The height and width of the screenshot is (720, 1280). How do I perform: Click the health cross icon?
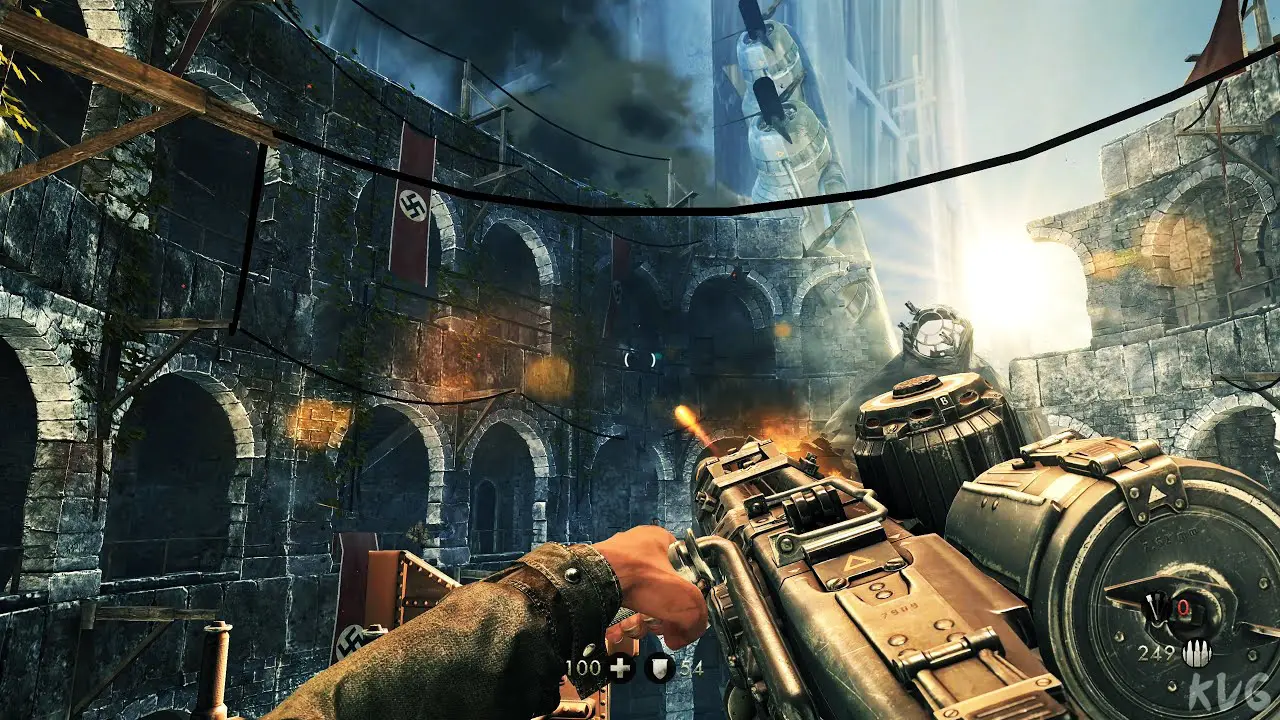(x=620, y=668)
